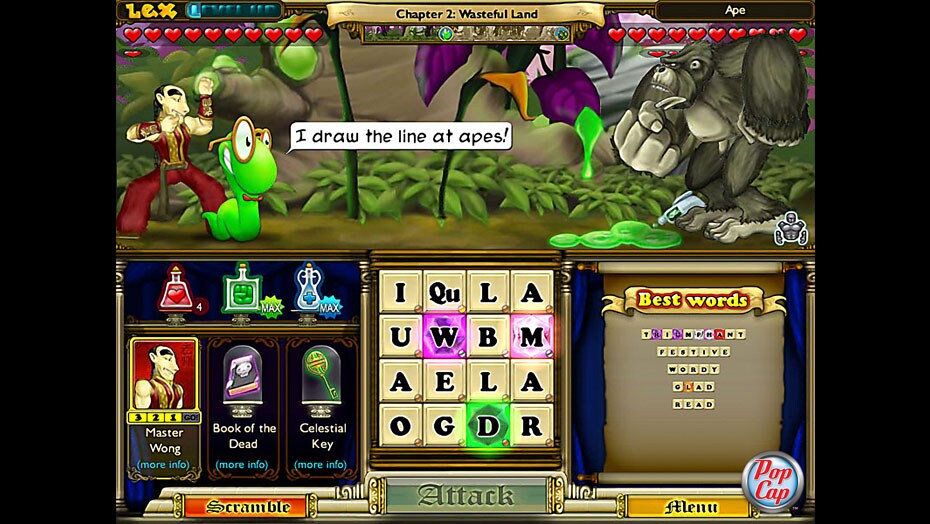
Task: Select the letter E tile
Action: [444, 381]
